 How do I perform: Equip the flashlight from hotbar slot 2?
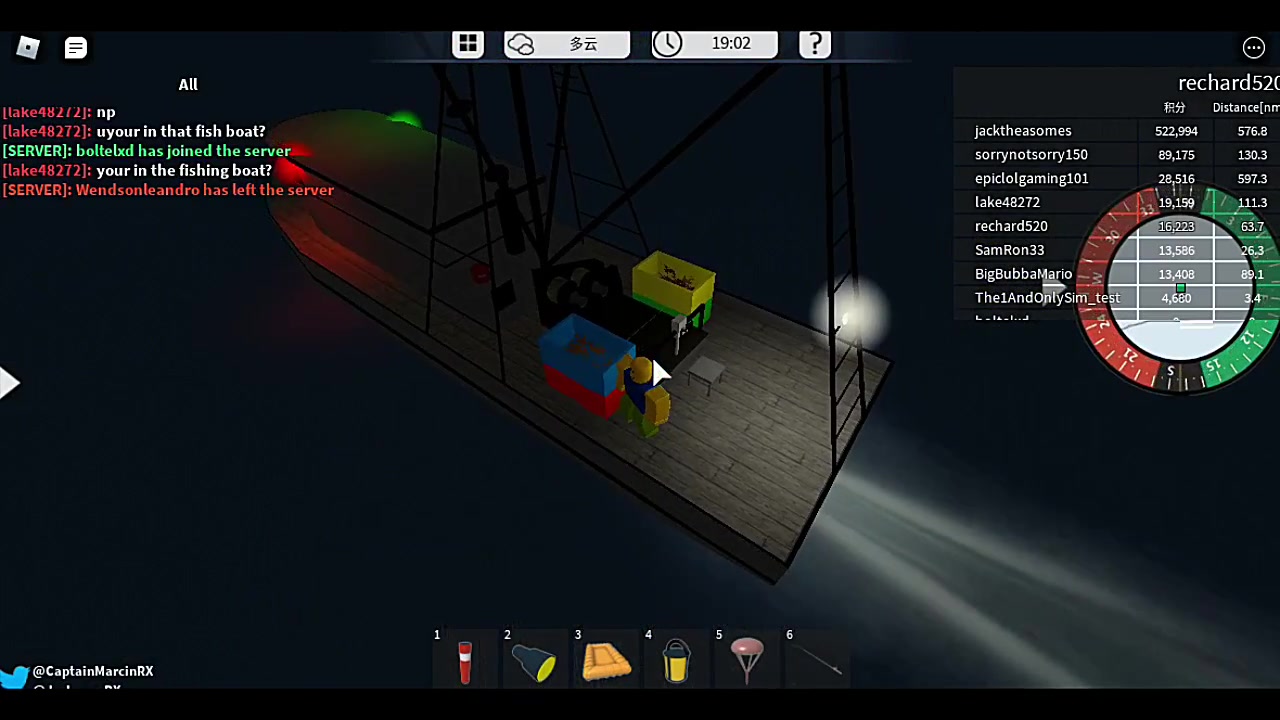(535, 660)
